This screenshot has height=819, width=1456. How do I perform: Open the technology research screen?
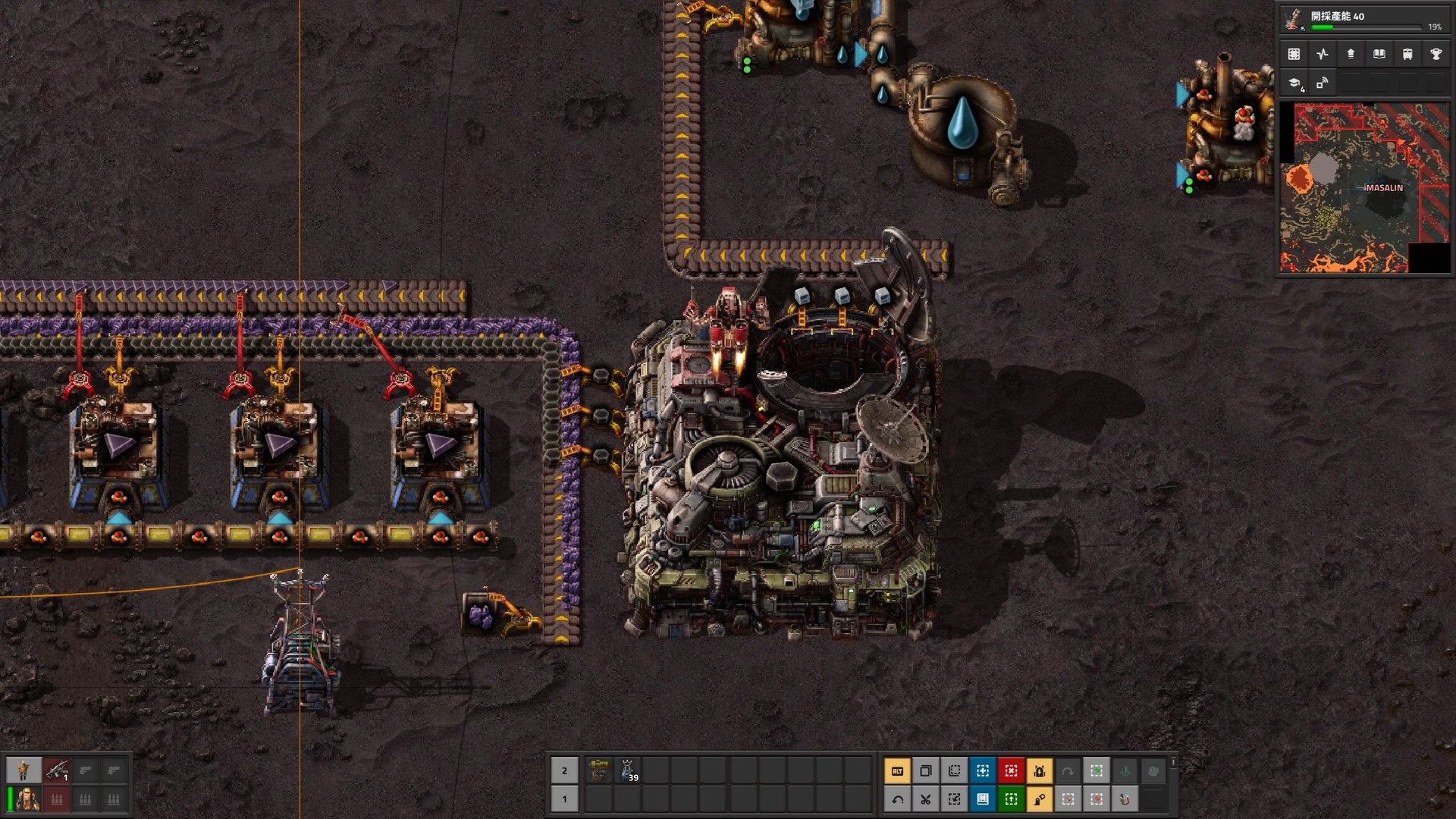pos(1294,85)
